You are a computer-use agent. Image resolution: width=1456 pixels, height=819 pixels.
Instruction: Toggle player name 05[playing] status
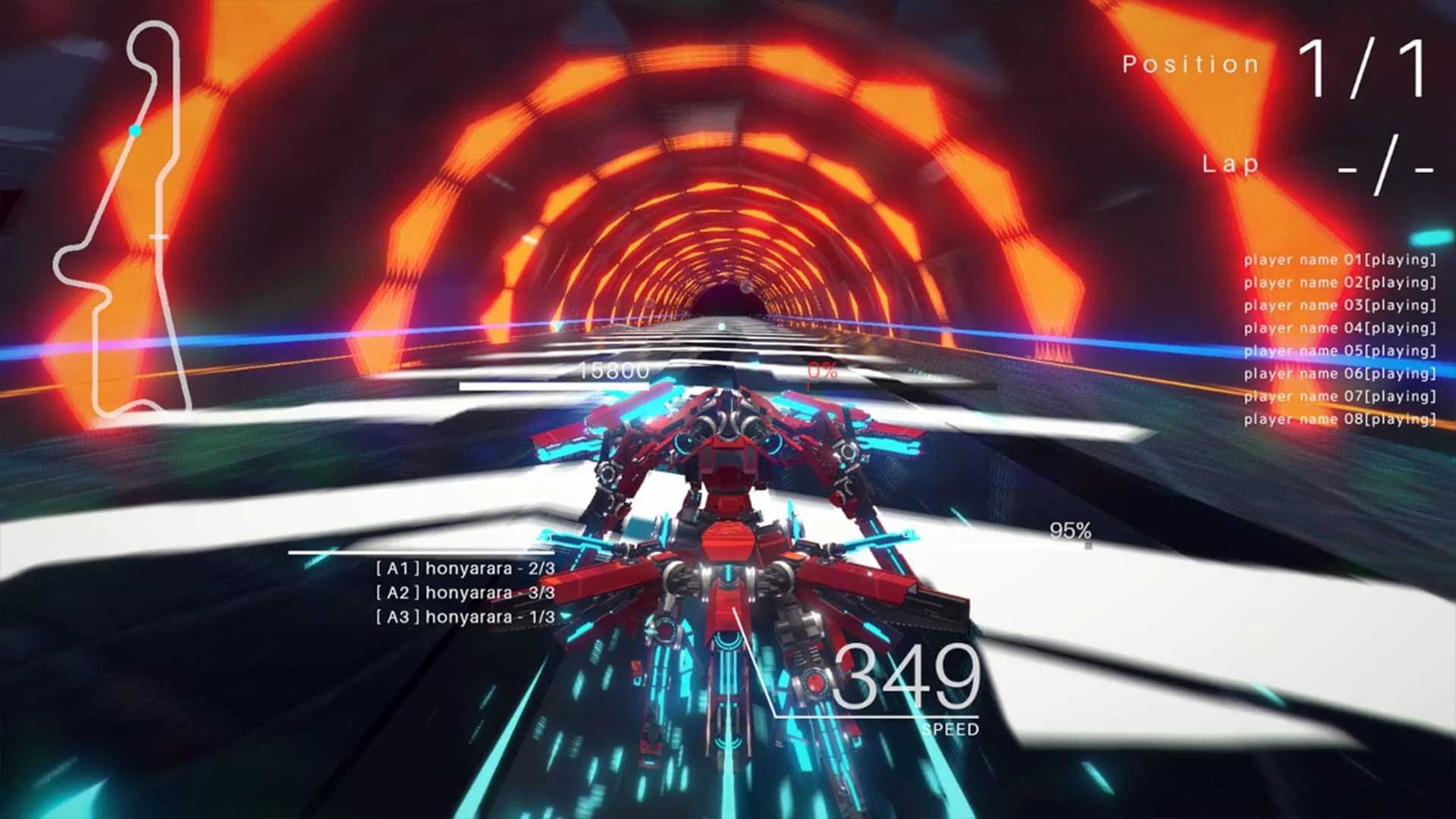1339,350
